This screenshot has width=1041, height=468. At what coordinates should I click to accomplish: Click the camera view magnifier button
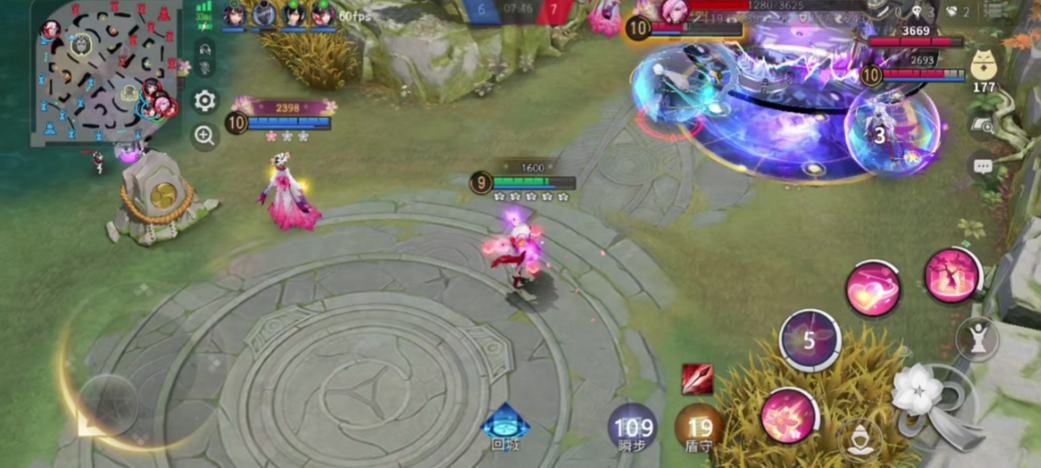(984, 126)
